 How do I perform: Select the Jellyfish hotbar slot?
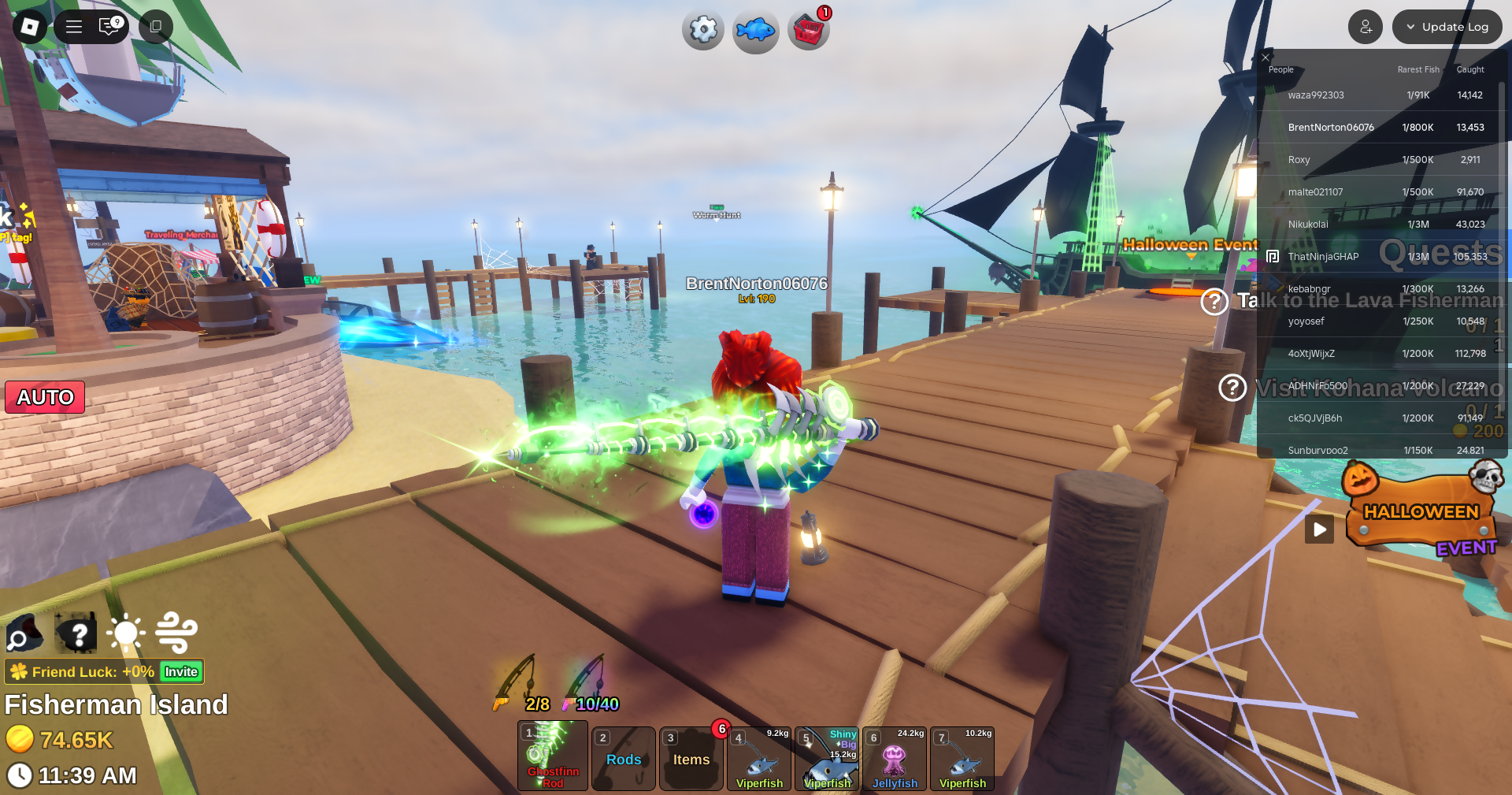coord(895,759)
